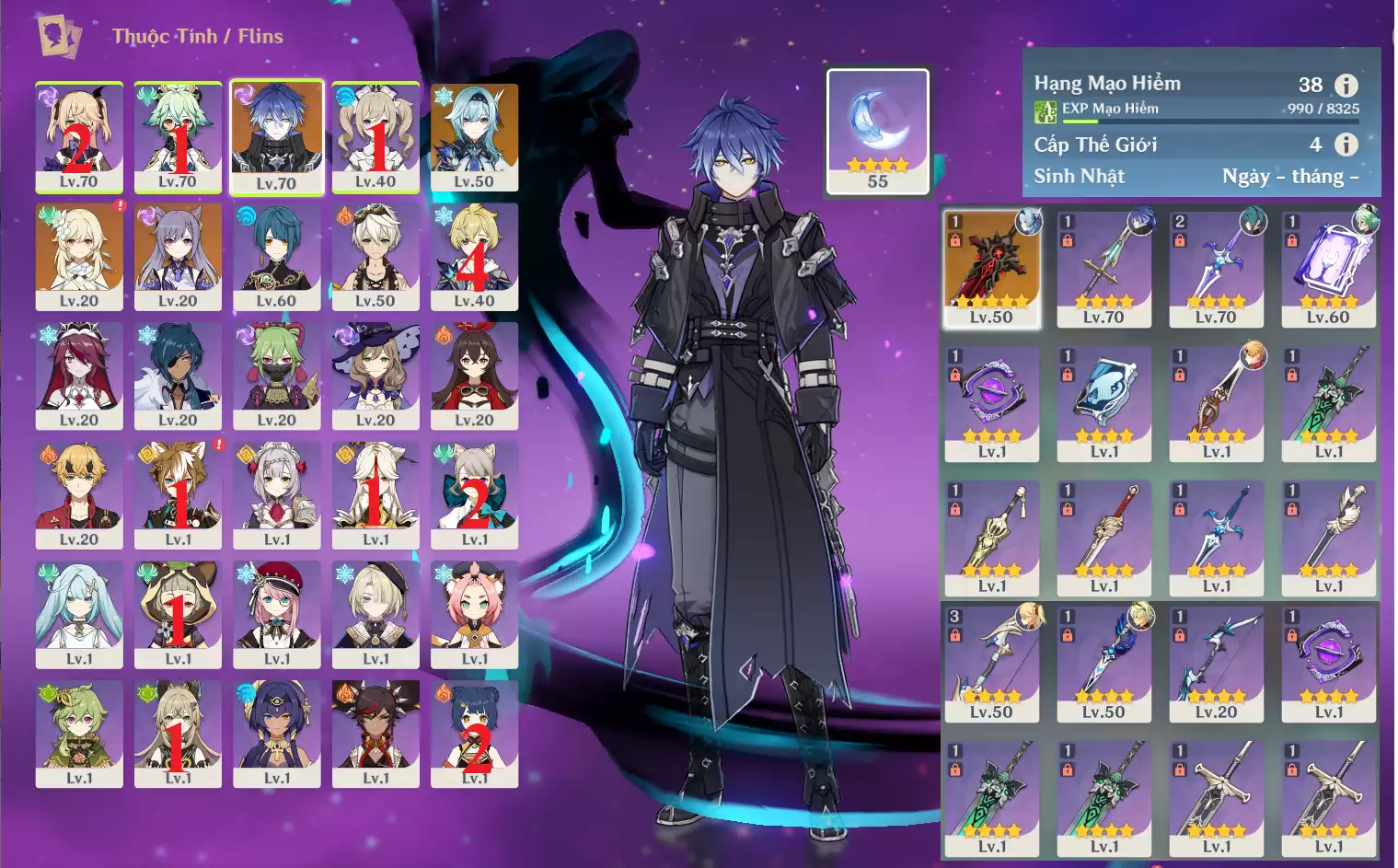Pick the Bennett portrait at Lv.50
Viewport: 1398px width, 868px height.
[x=375, y=256]
